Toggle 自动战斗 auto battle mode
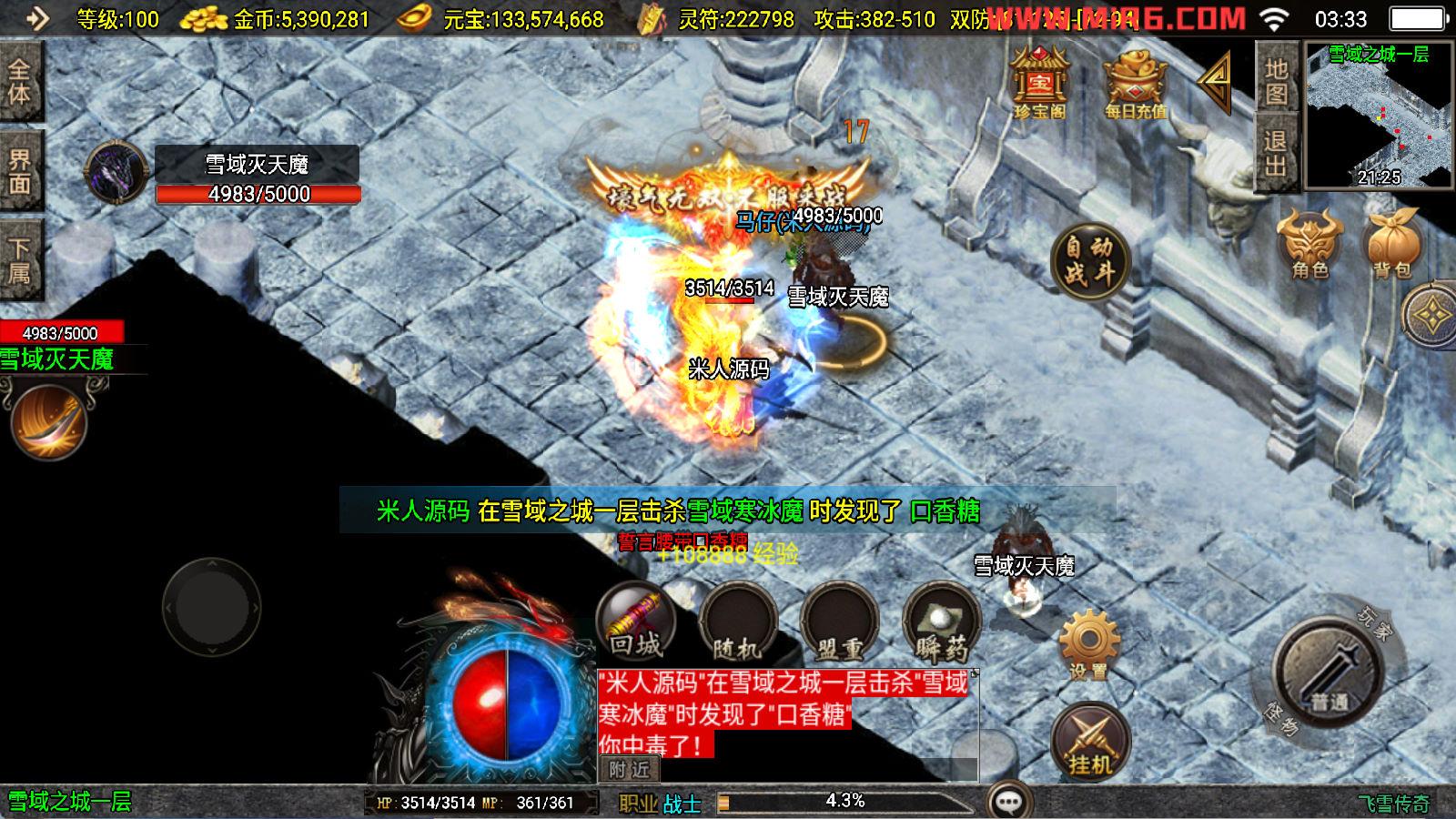The image size is (1456, 819). click(1089, 259)
